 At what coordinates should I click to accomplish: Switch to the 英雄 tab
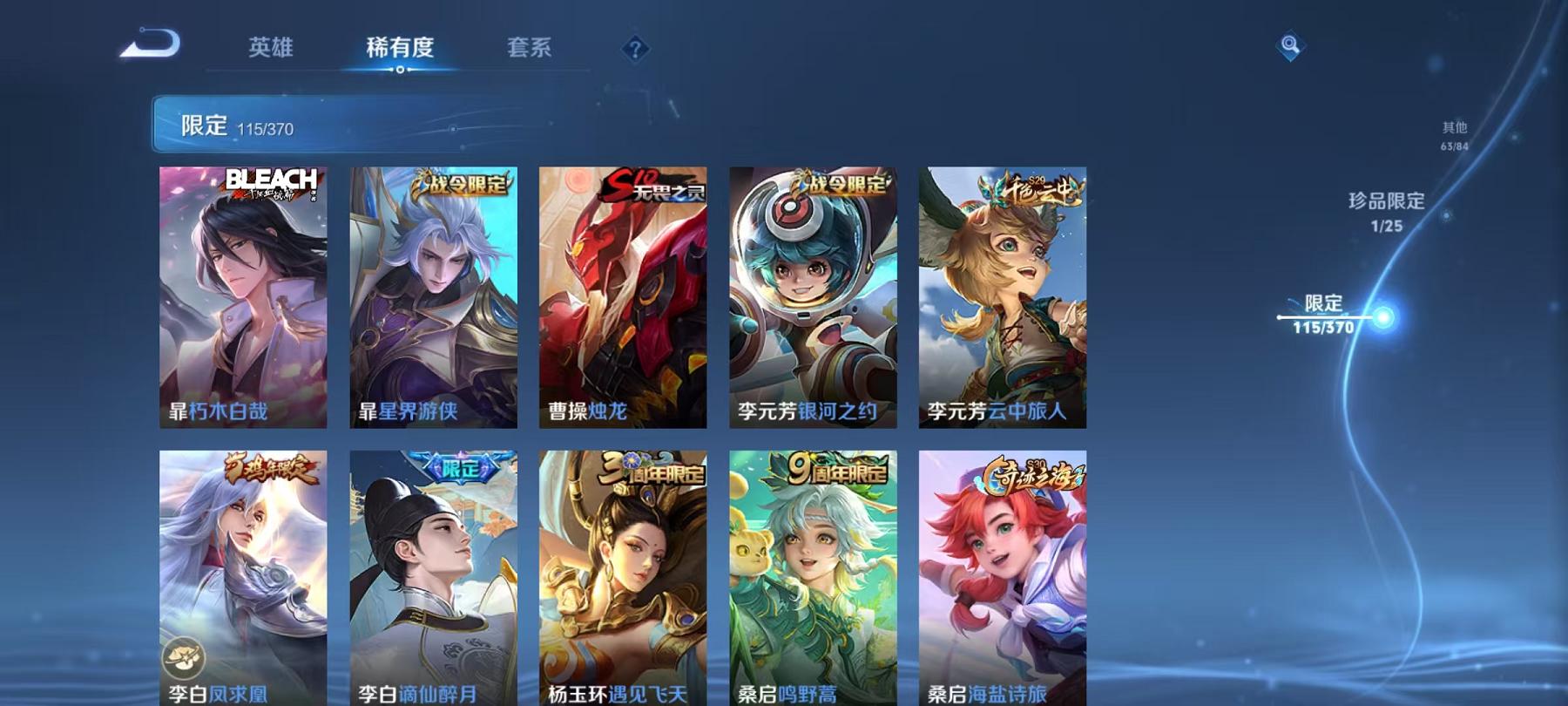(271, 49)
